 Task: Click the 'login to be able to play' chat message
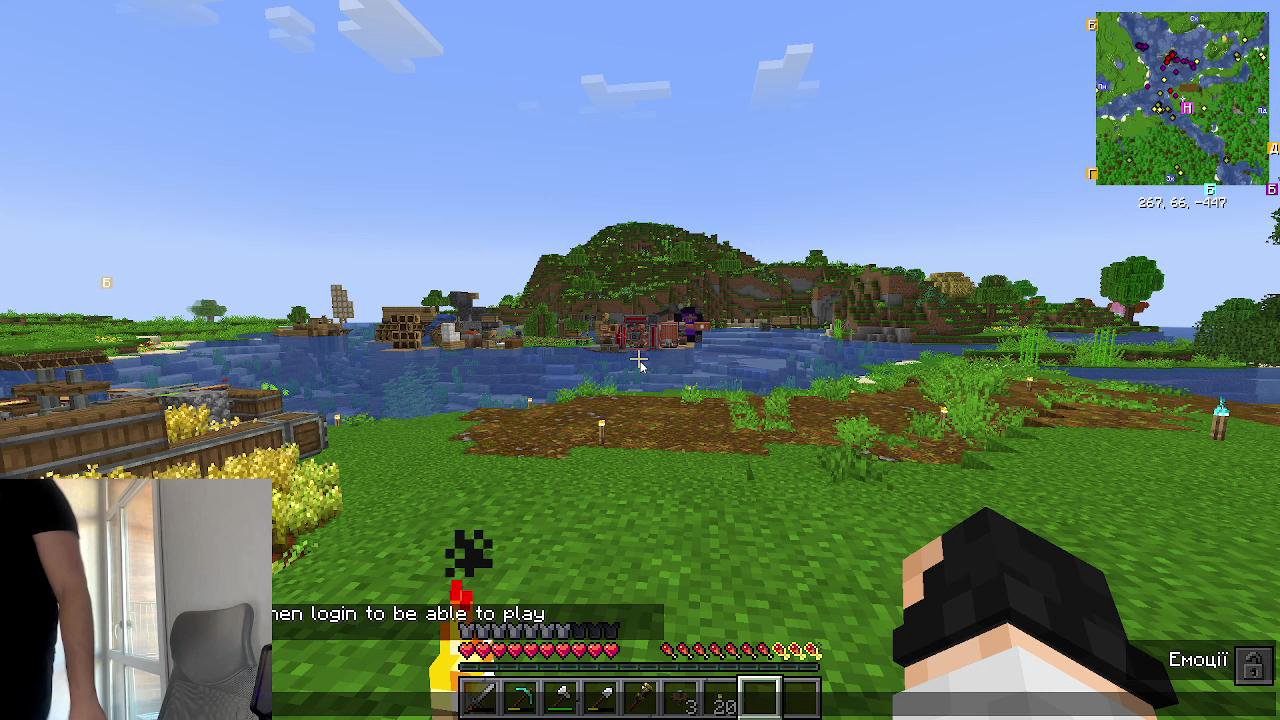tap(410, 613)
